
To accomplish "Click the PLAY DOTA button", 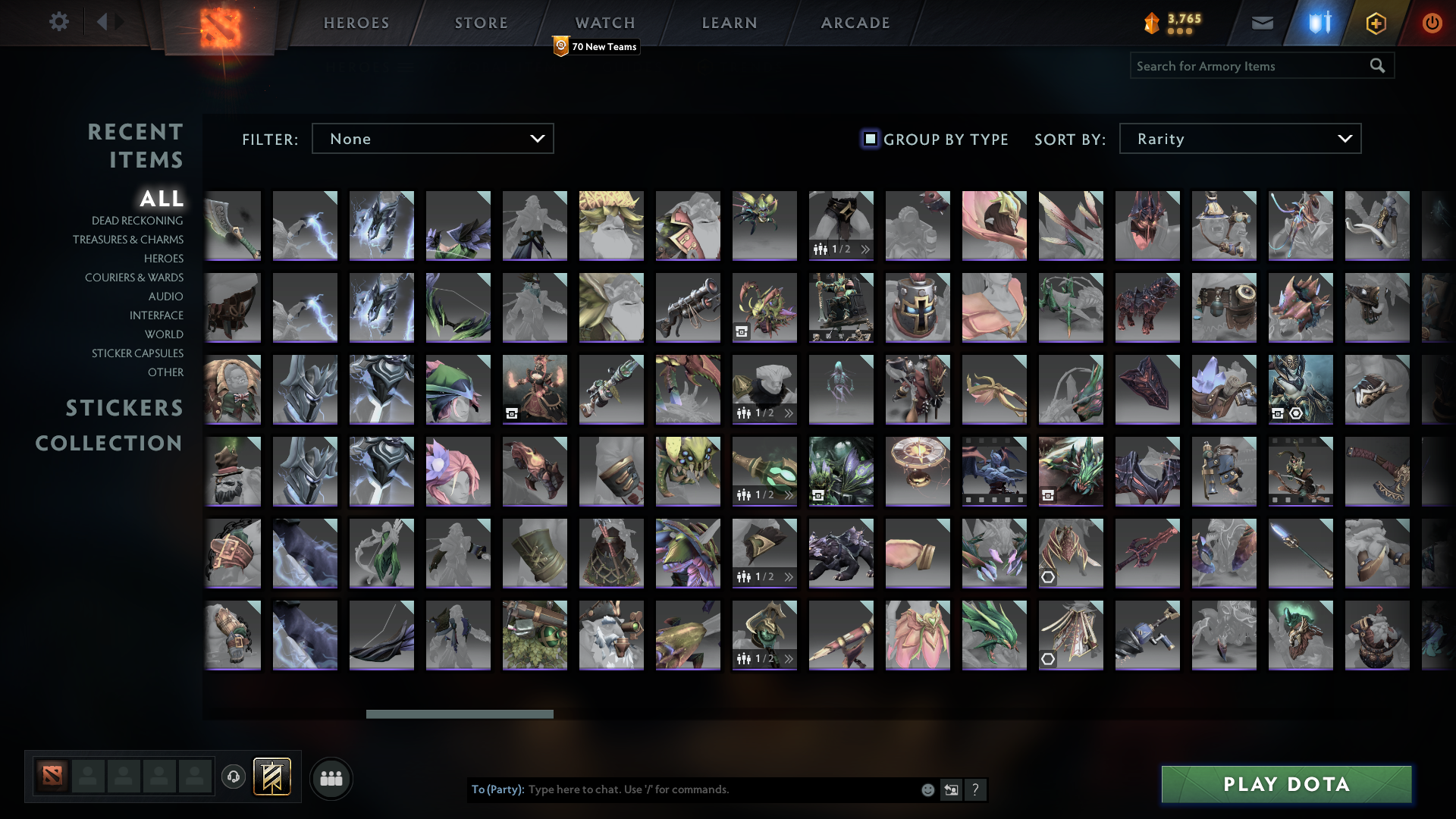I will 1286,784.
